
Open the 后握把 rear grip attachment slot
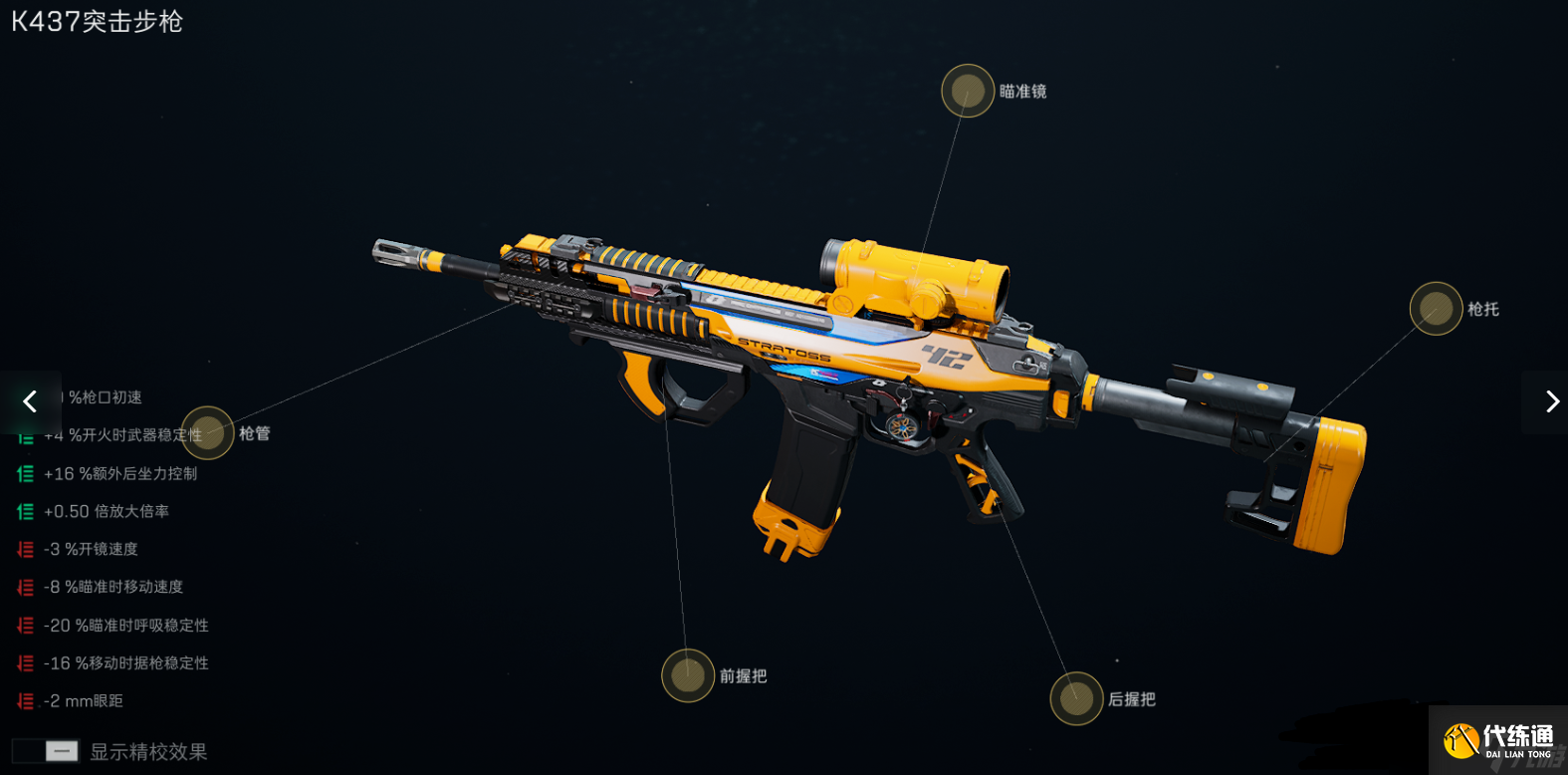1076,698
